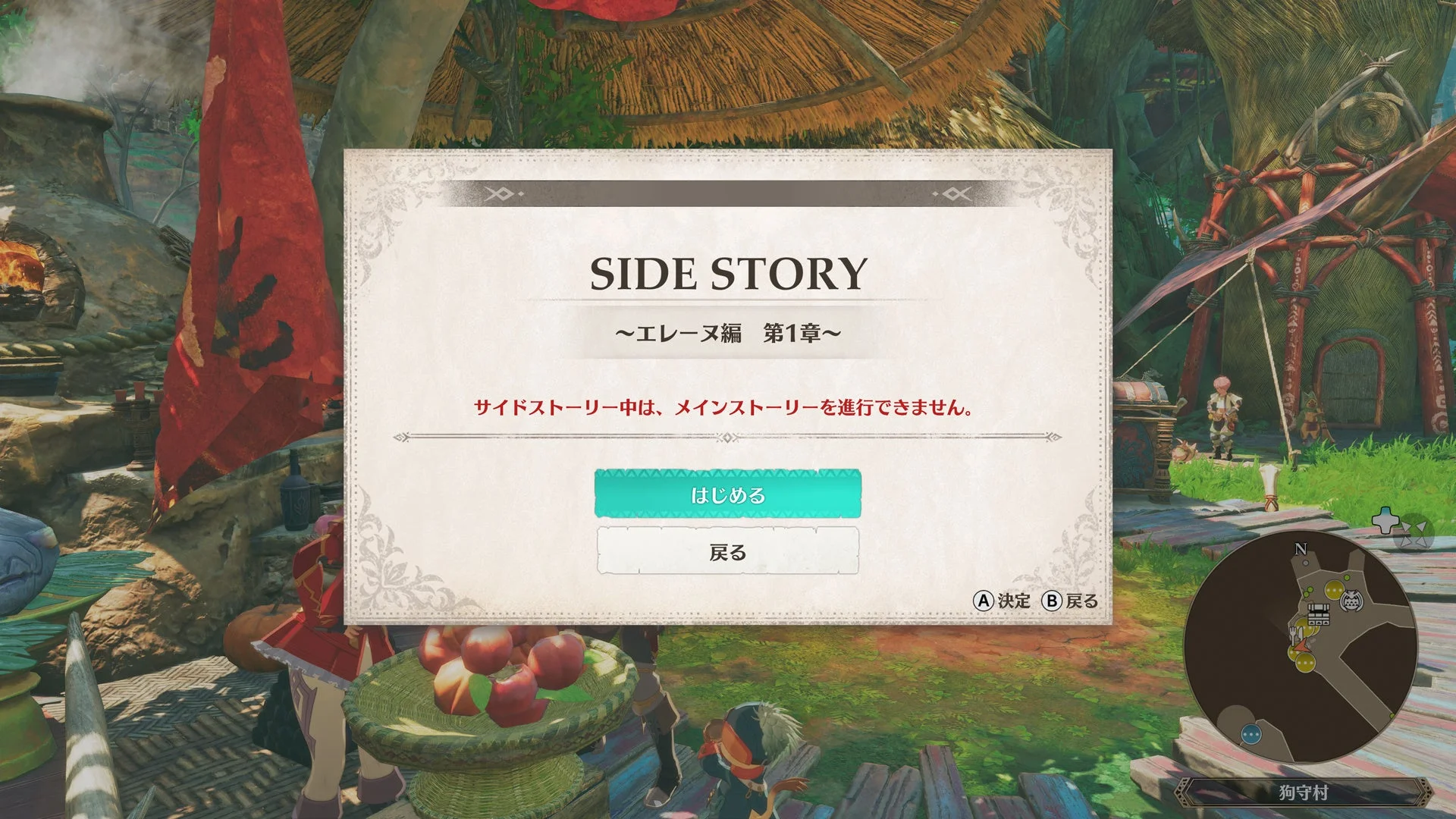Click the white dot below the N compass
The height and width of the screenshot is (819, 1456).
coord(1306,563)
